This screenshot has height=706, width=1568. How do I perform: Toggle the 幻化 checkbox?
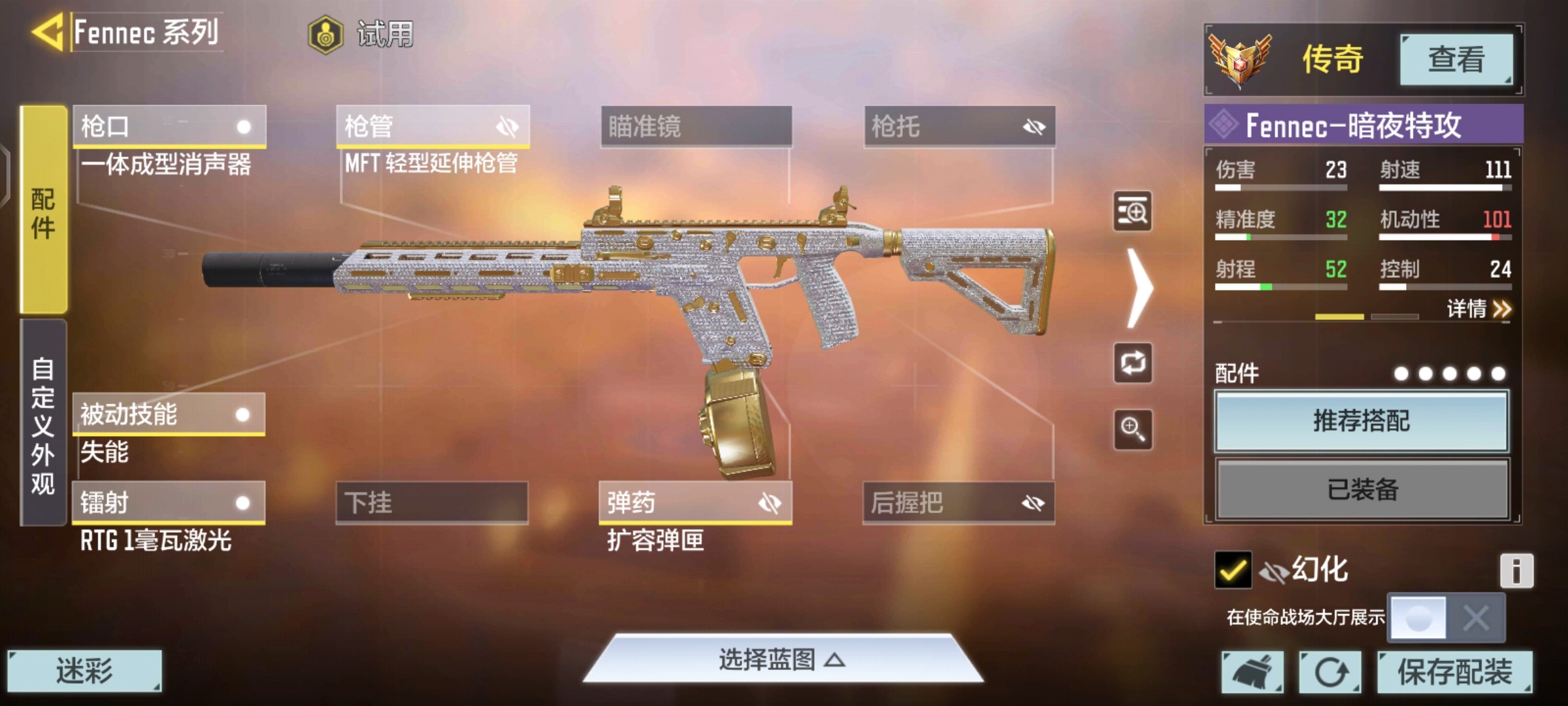pos(1233,570)
